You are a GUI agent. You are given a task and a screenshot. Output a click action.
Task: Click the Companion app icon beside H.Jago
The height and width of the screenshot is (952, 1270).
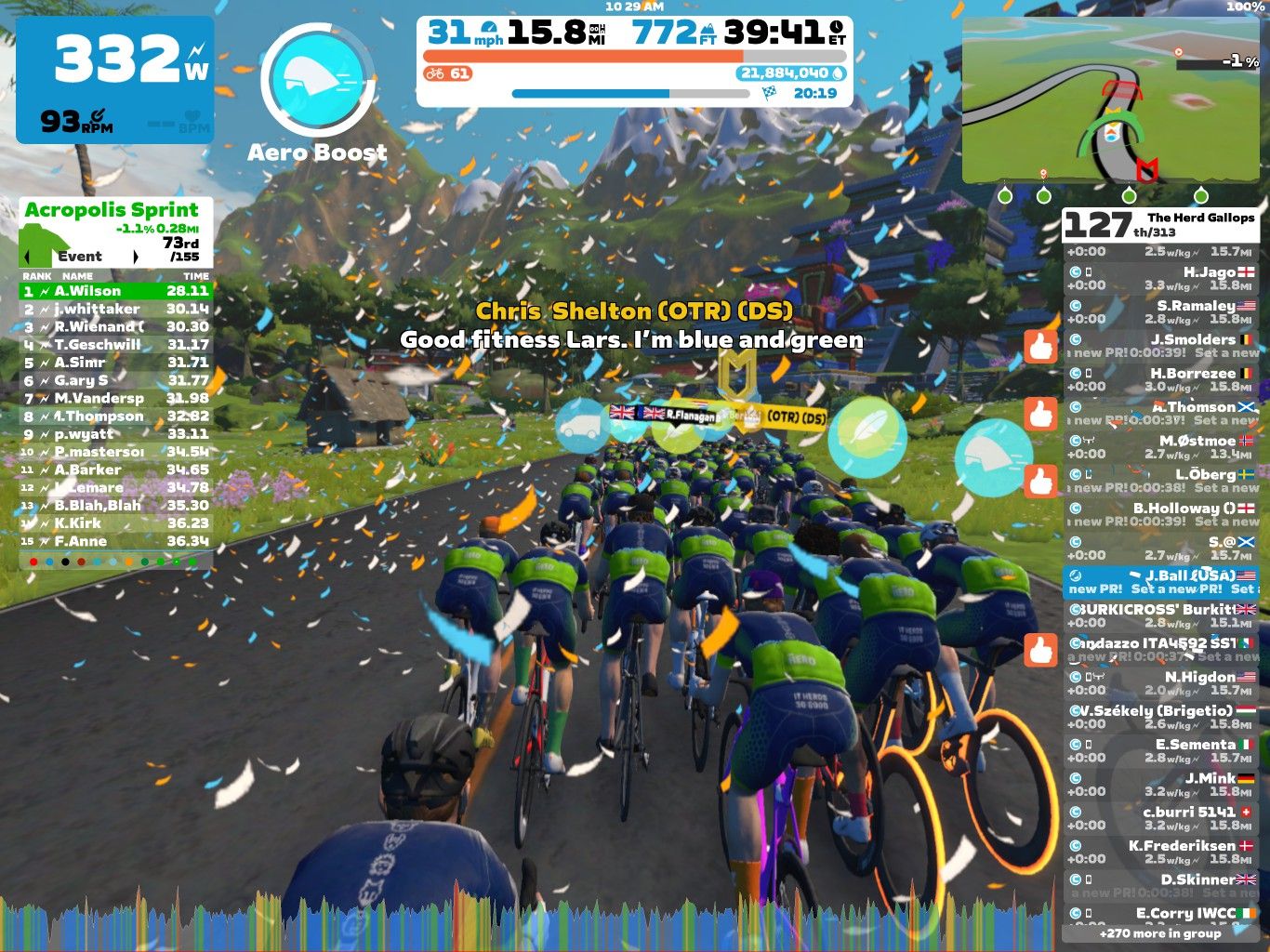tap(1077, 271)
